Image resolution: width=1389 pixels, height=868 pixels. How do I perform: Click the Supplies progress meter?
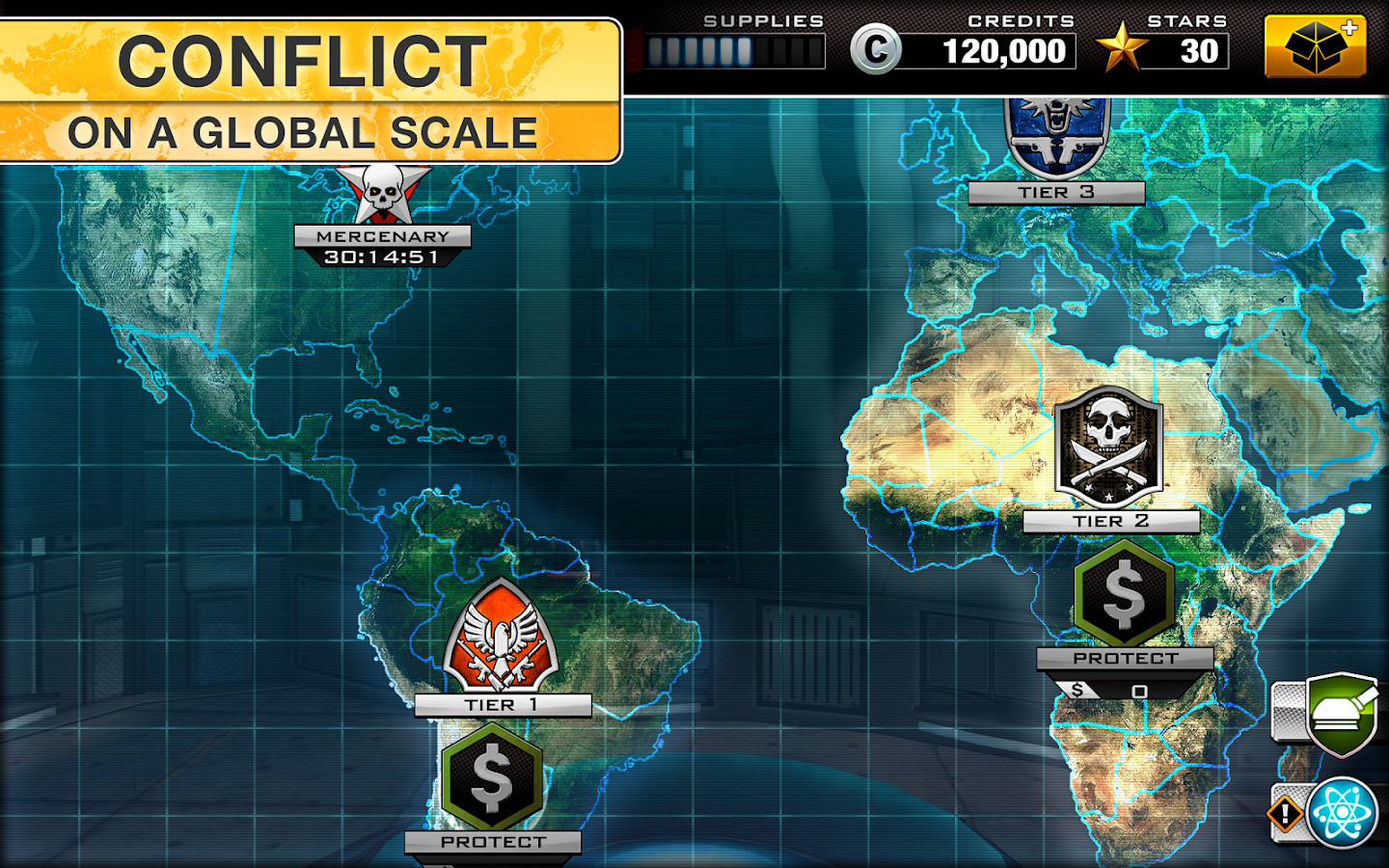pos(737,50)
